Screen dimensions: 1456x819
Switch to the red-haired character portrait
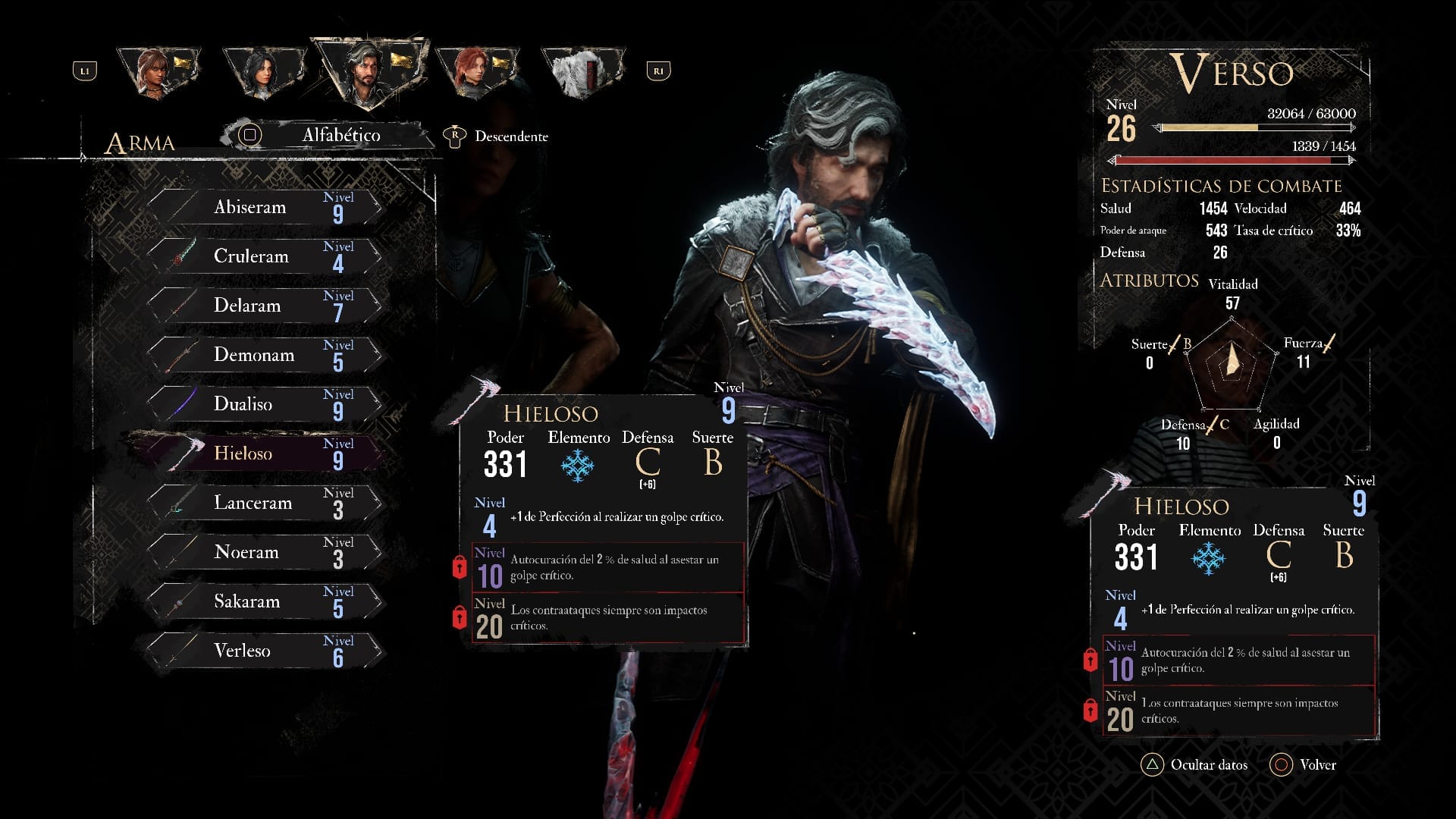click(475, 72)
